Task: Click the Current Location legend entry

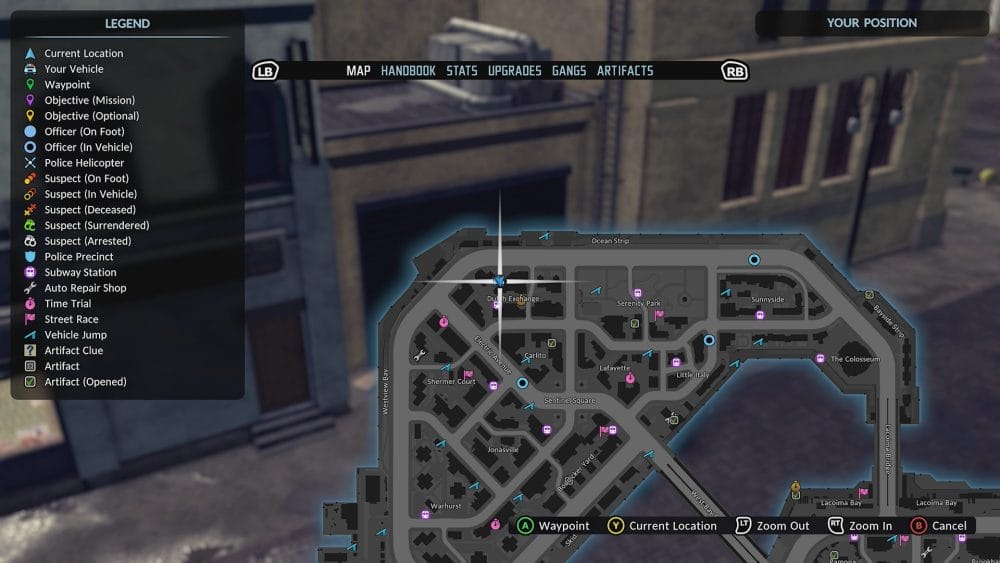Action: coord(84,53)
